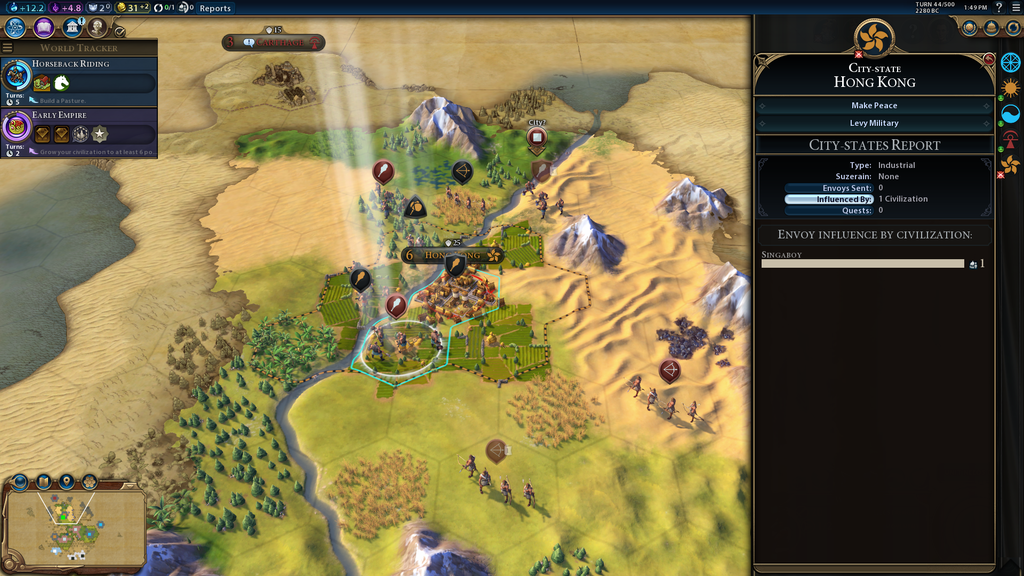
Task: Open the Civilopedia help button
Action: click(x=998, y=8)
